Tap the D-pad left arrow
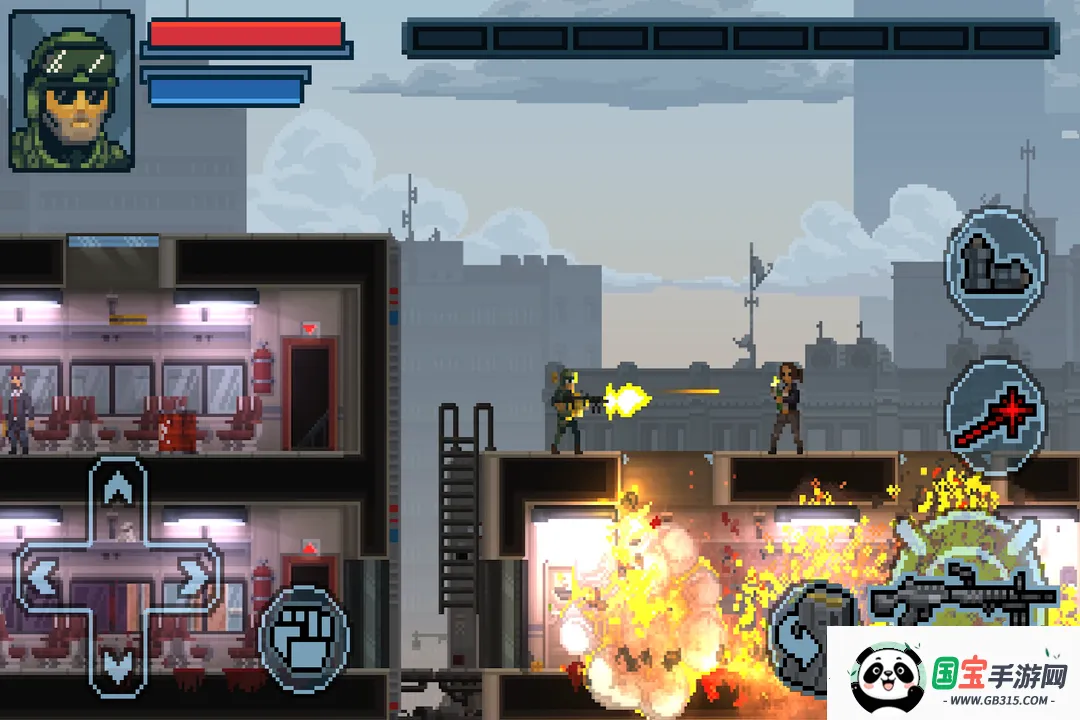This screenshot has width=1080, height=720. [44, 577]
